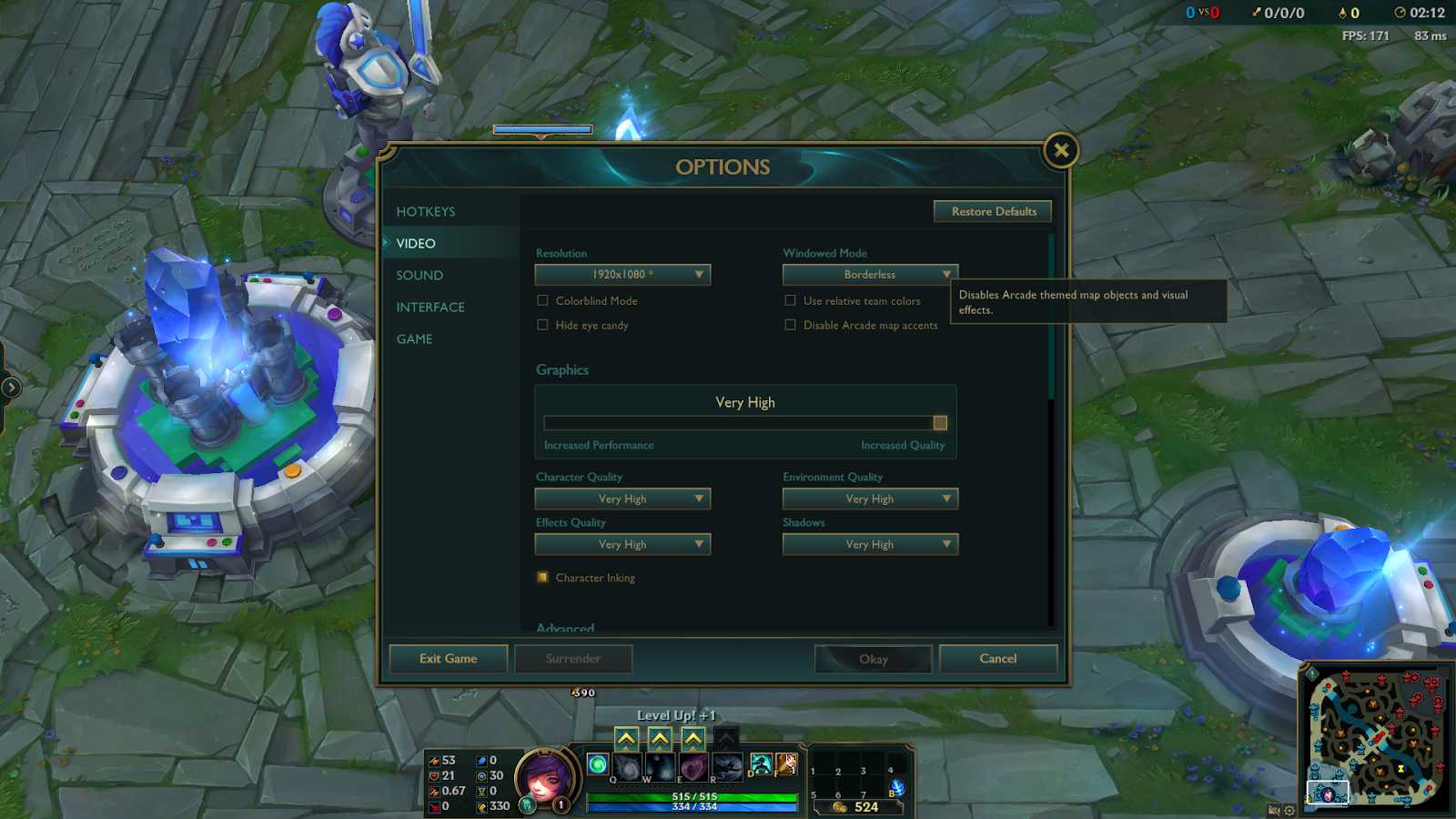Click the attack damage stat icon showing 53
This screenshot has width=1456, height=819.
tap(437, 760)
